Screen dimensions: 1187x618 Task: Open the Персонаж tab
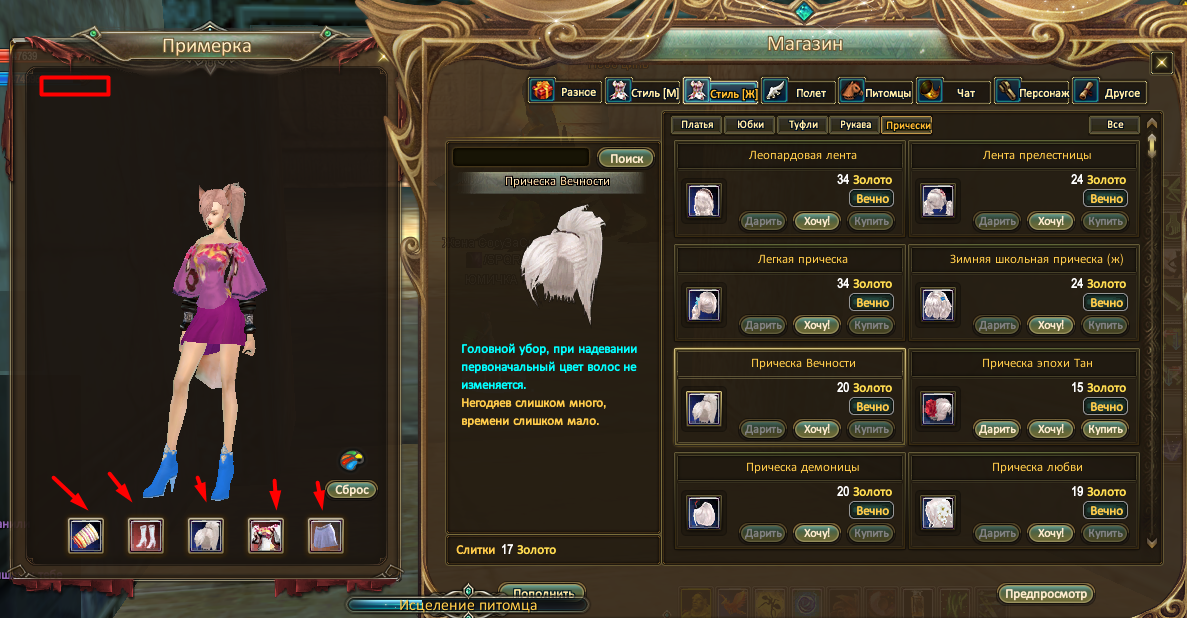point(1032,93)
